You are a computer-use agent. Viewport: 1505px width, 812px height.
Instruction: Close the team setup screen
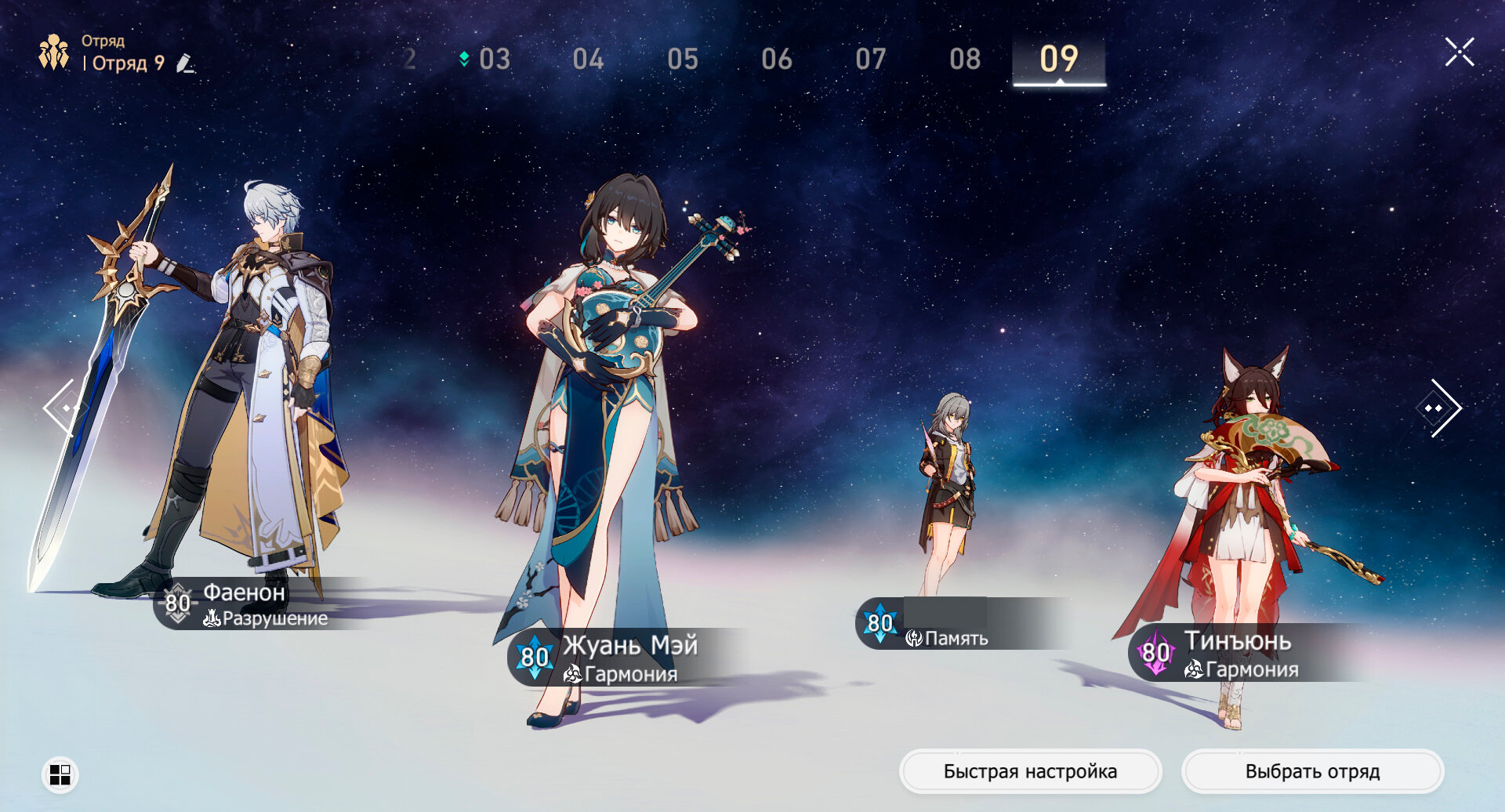pyautogui.click(x=1460, y=53)
